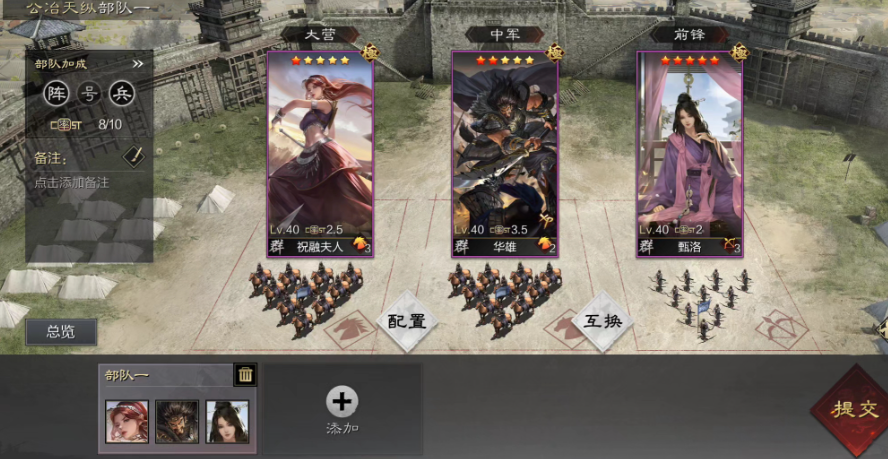Image resolution: width=888 pixels, height=459 pixels.
Task: Select the 祝融夫人 portrait in 部队一
Action: [x=127, y=421]
